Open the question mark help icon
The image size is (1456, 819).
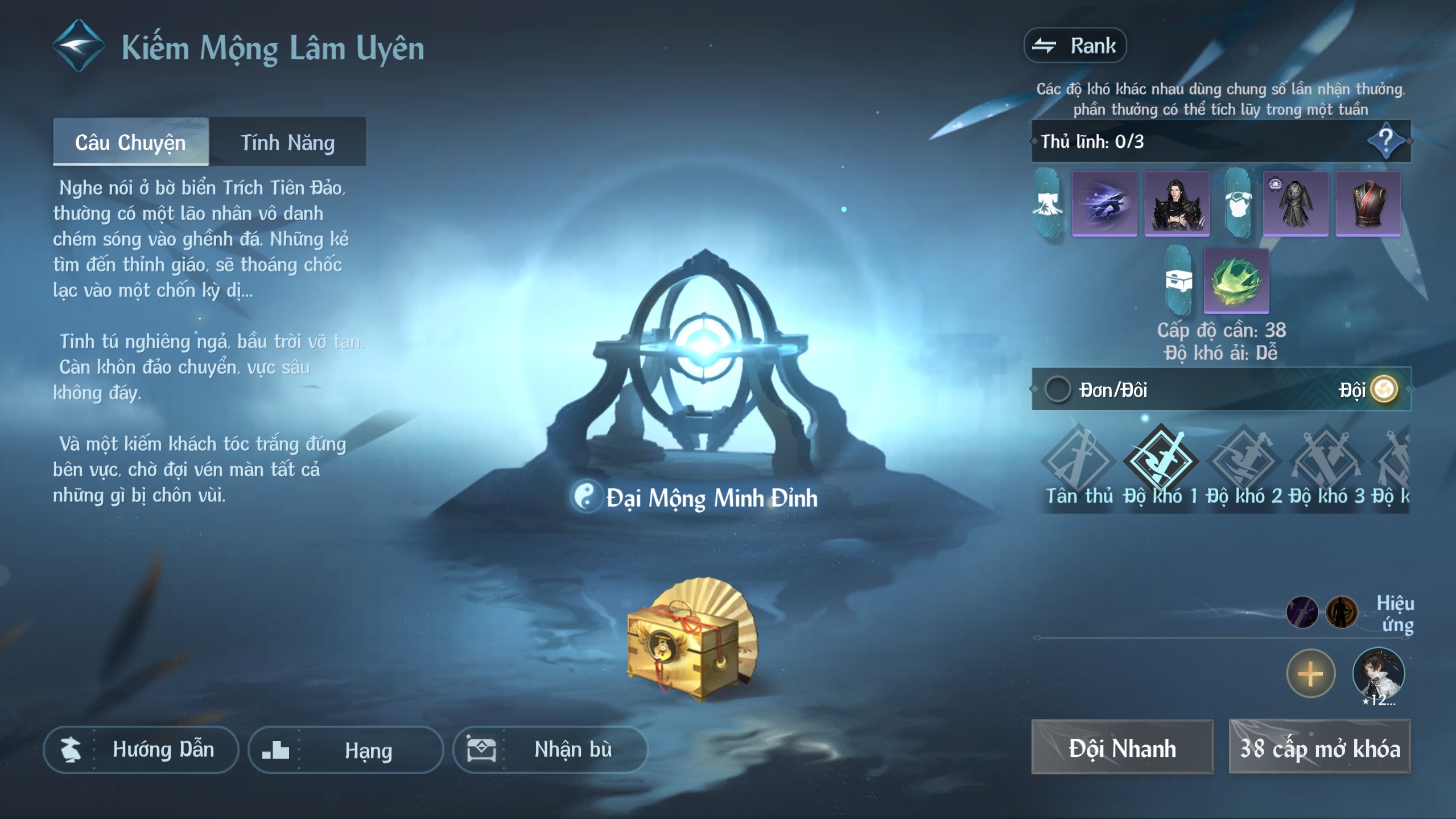1386,141
